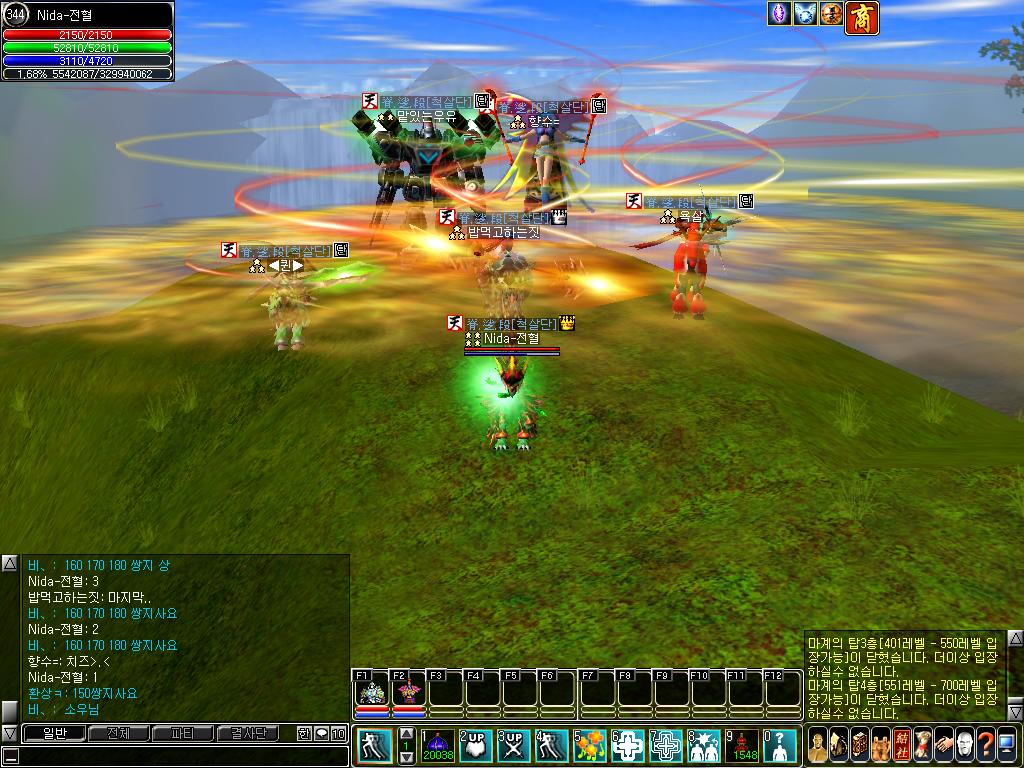Click the speech bubble chat icon
Viewport: 1024px width, 768px height.
coord(321,733)
